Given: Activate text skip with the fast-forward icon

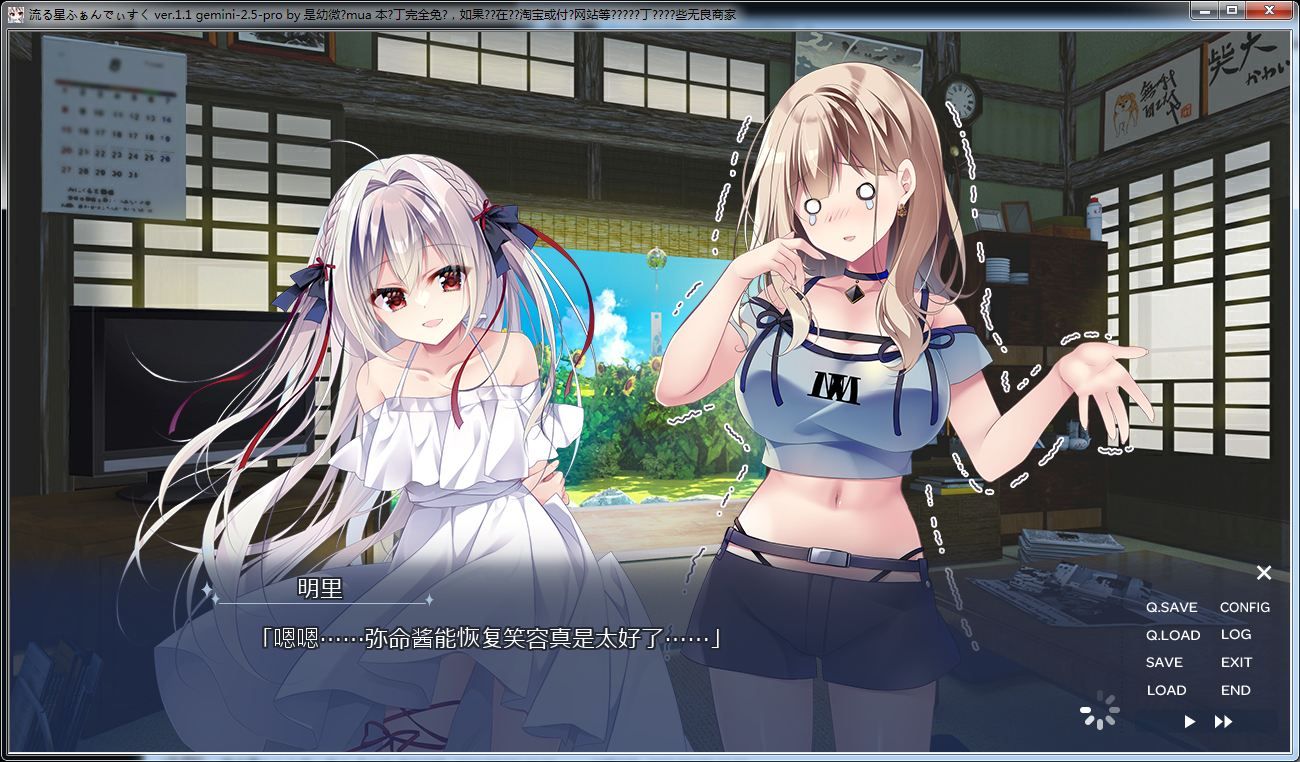Looking at the screenshot, I should tap(1225, 719).
